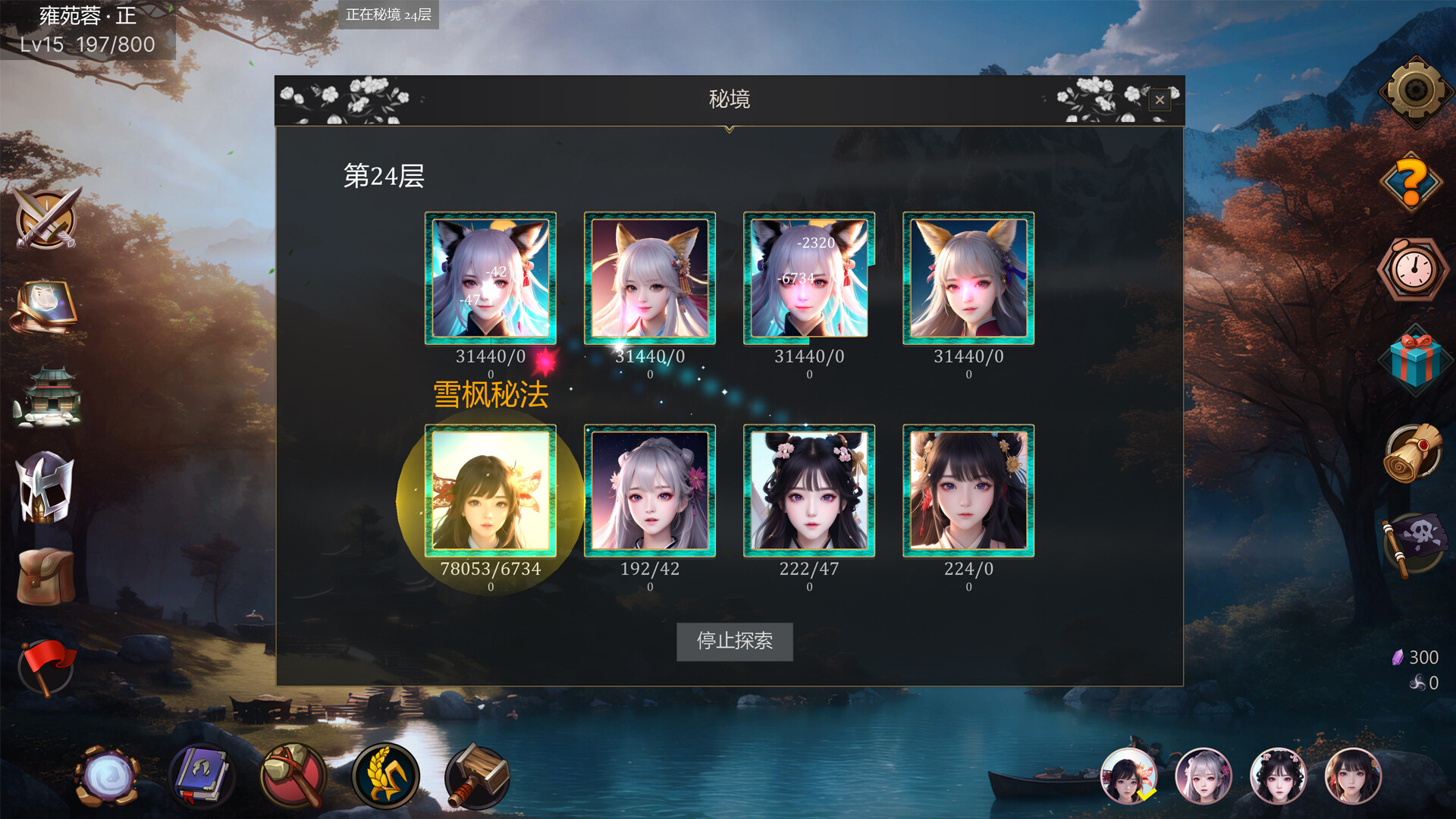Open the glowing spellbook icon on left sidebar
1456x819 pixels.
click(45, 307)
